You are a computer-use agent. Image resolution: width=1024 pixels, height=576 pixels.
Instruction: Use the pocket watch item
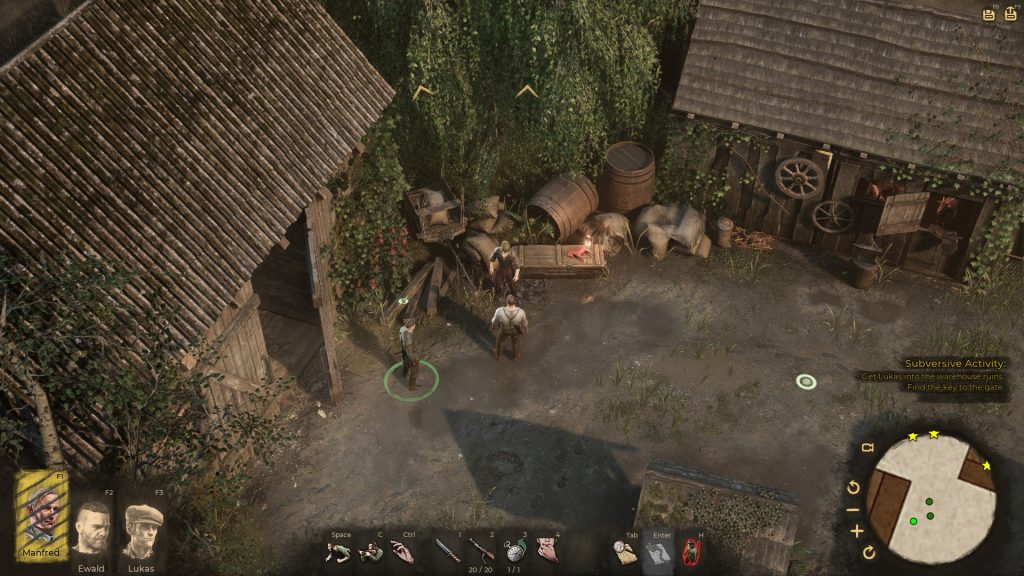514,550
